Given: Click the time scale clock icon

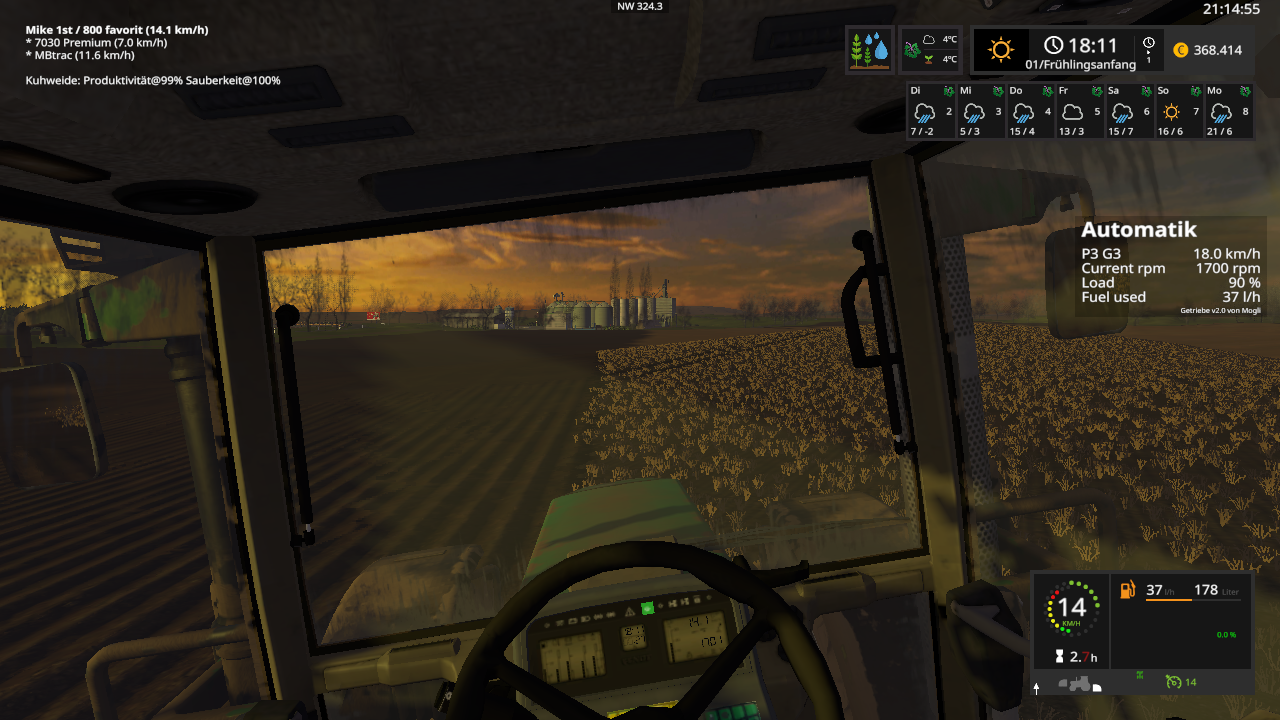Looking at the screenshot, I should pos(1149,43).
